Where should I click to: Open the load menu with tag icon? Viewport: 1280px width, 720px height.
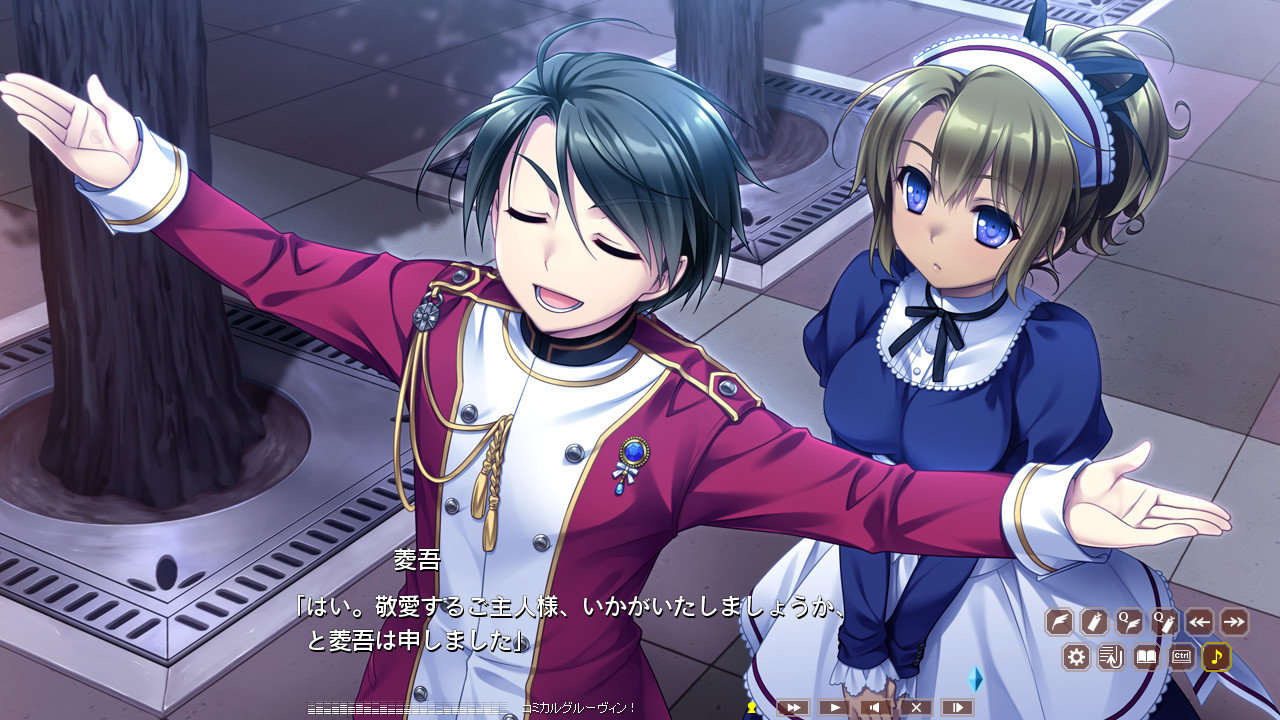point(1094,622)
